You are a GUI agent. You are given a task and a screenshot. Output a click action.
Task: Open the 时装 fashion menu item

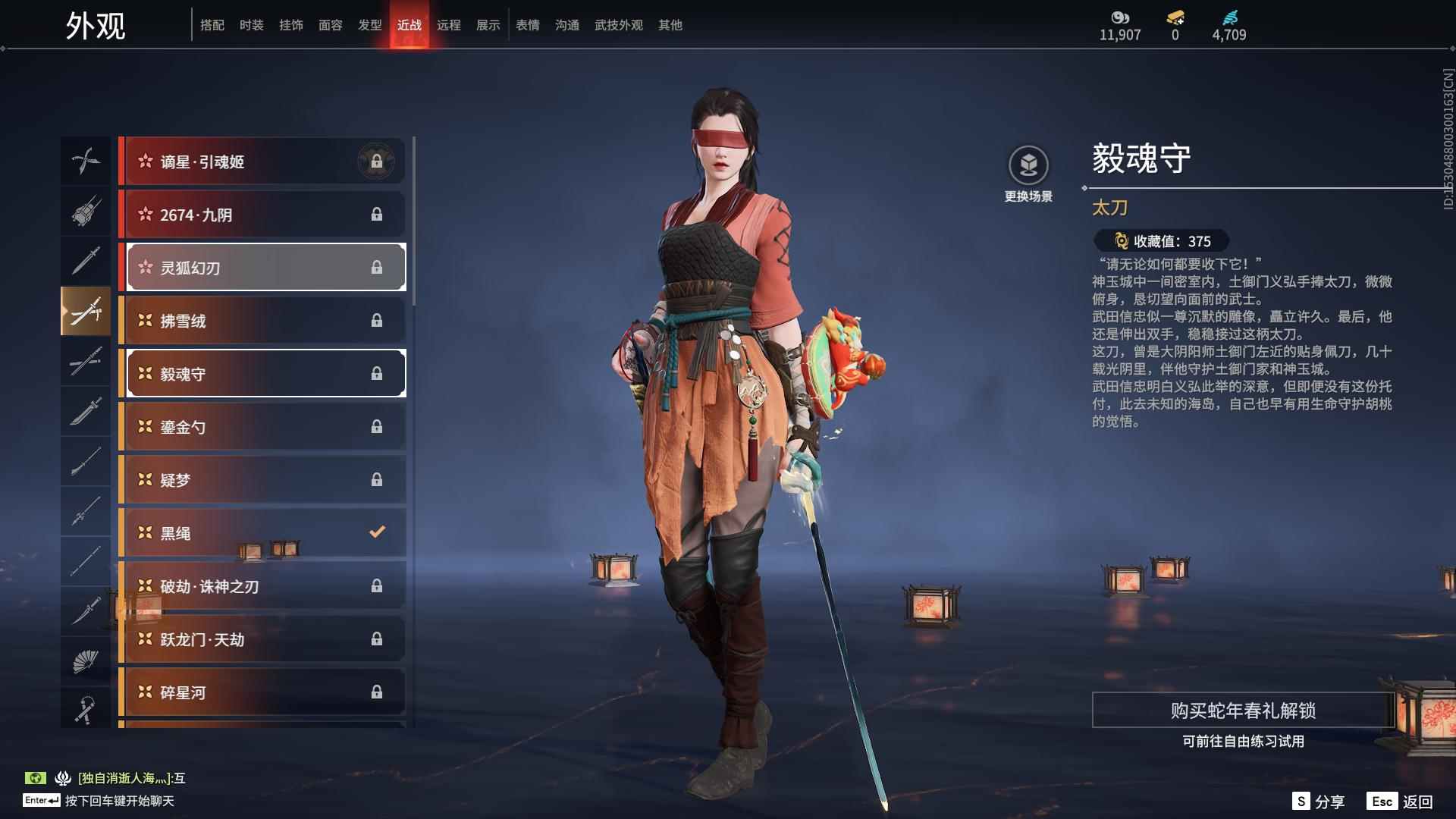(x=251, y=25)
